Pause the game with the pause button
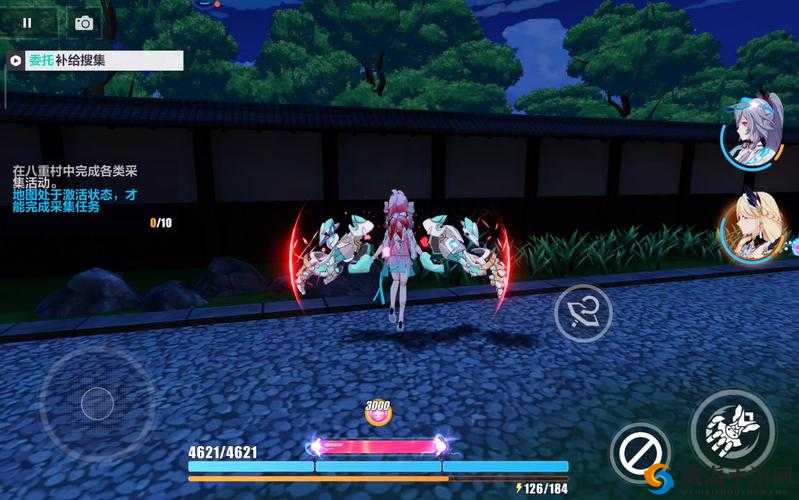The width and height of the screenshot is (799, 500). (27, 22)
